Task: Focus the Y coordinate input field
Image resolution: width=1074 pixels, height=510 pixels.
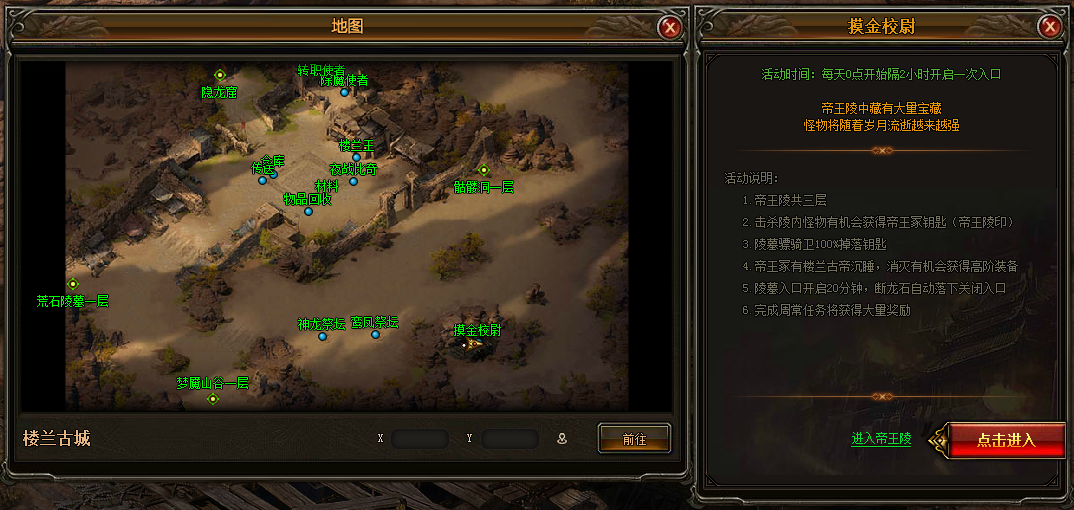Action: (509, 438)
